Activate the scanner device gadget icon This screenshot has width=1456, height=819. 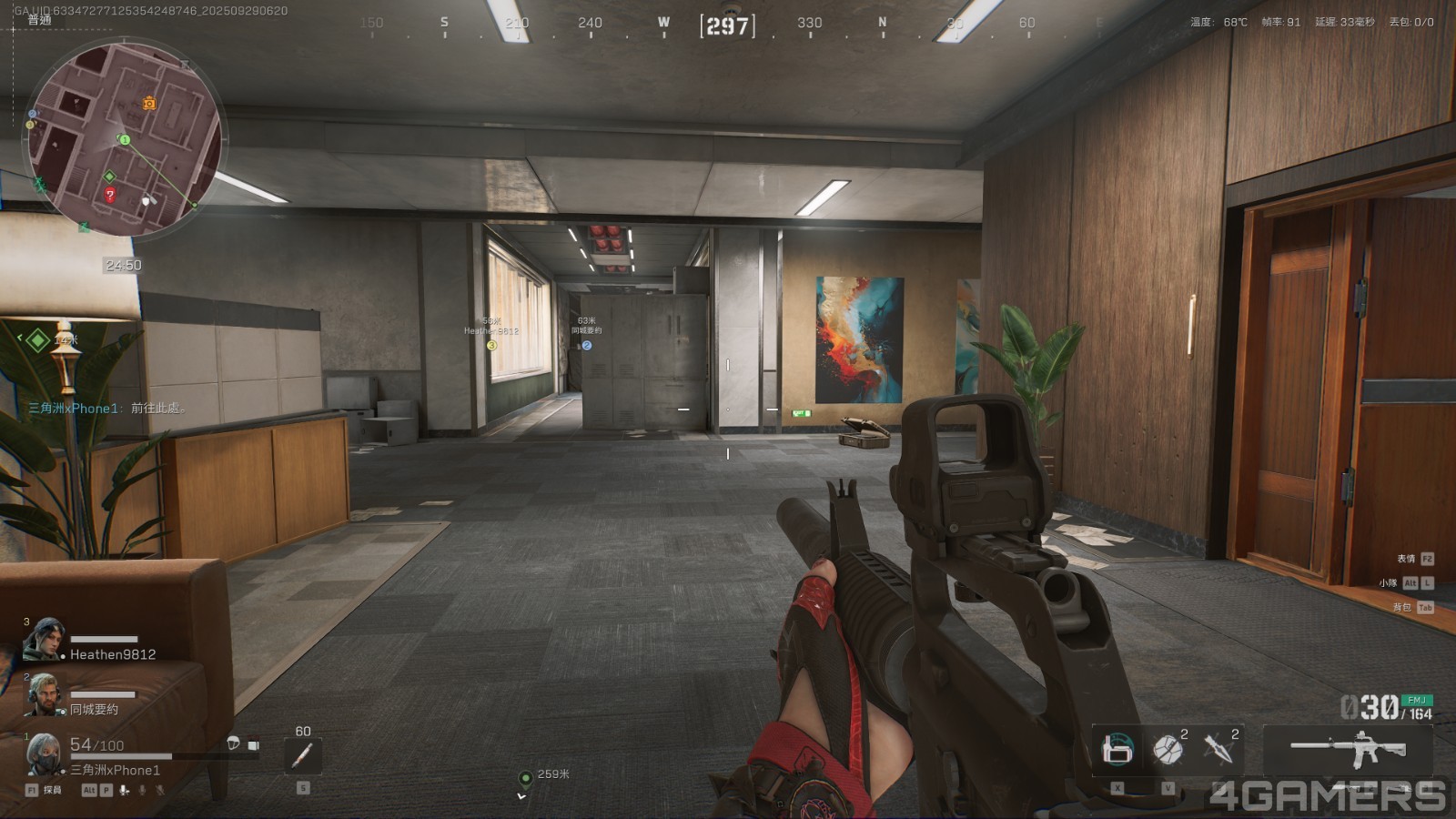(x=1117, y=750)
